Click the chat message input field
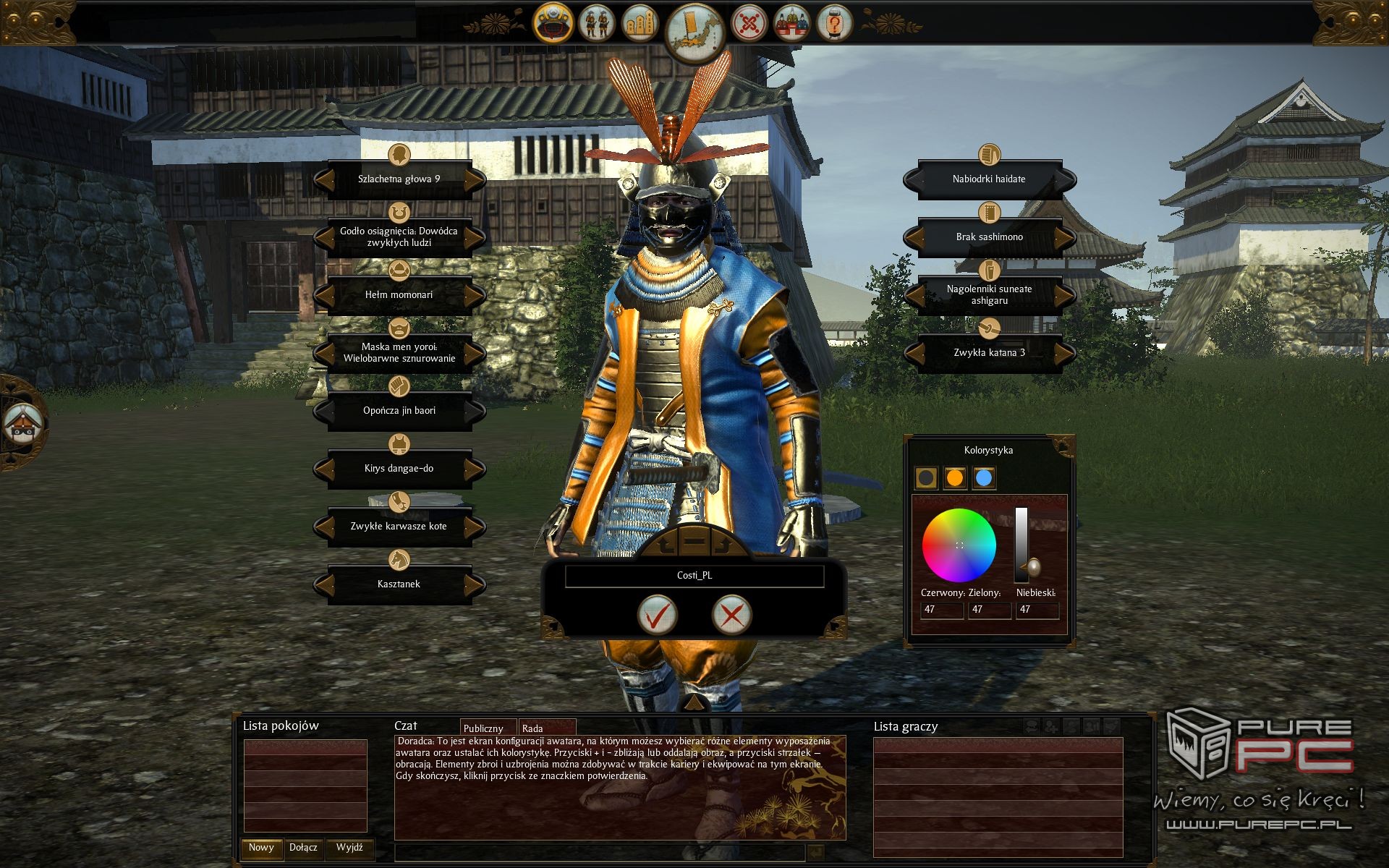This screenshot has height=868, width=1389. coord(599,852)
